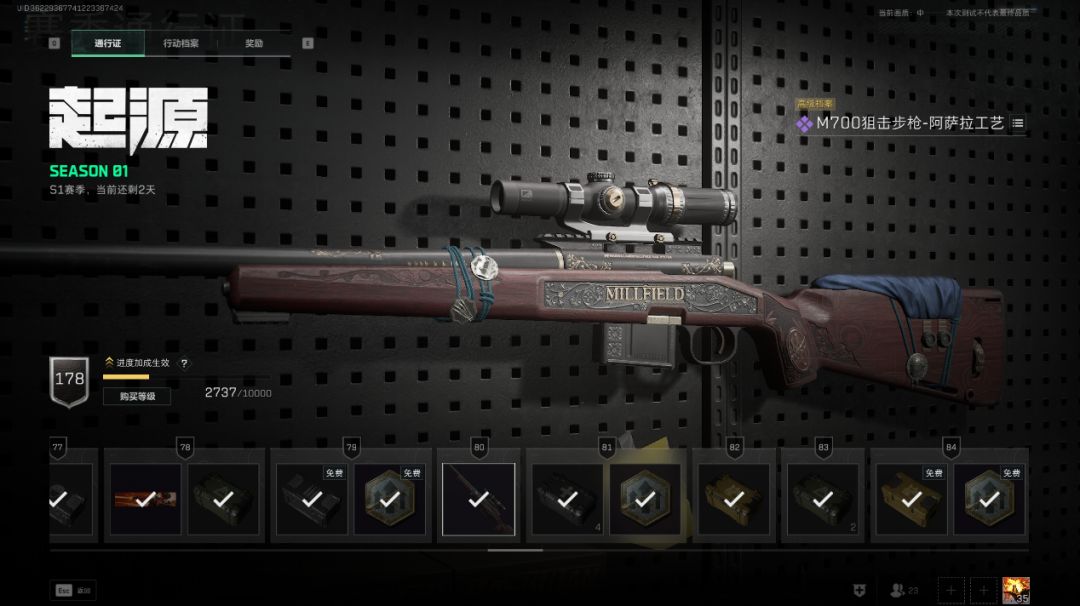Show the 进度加成生效 help tooltip icon
This screenshot has width=1080, height=606.
pos(184,364)
